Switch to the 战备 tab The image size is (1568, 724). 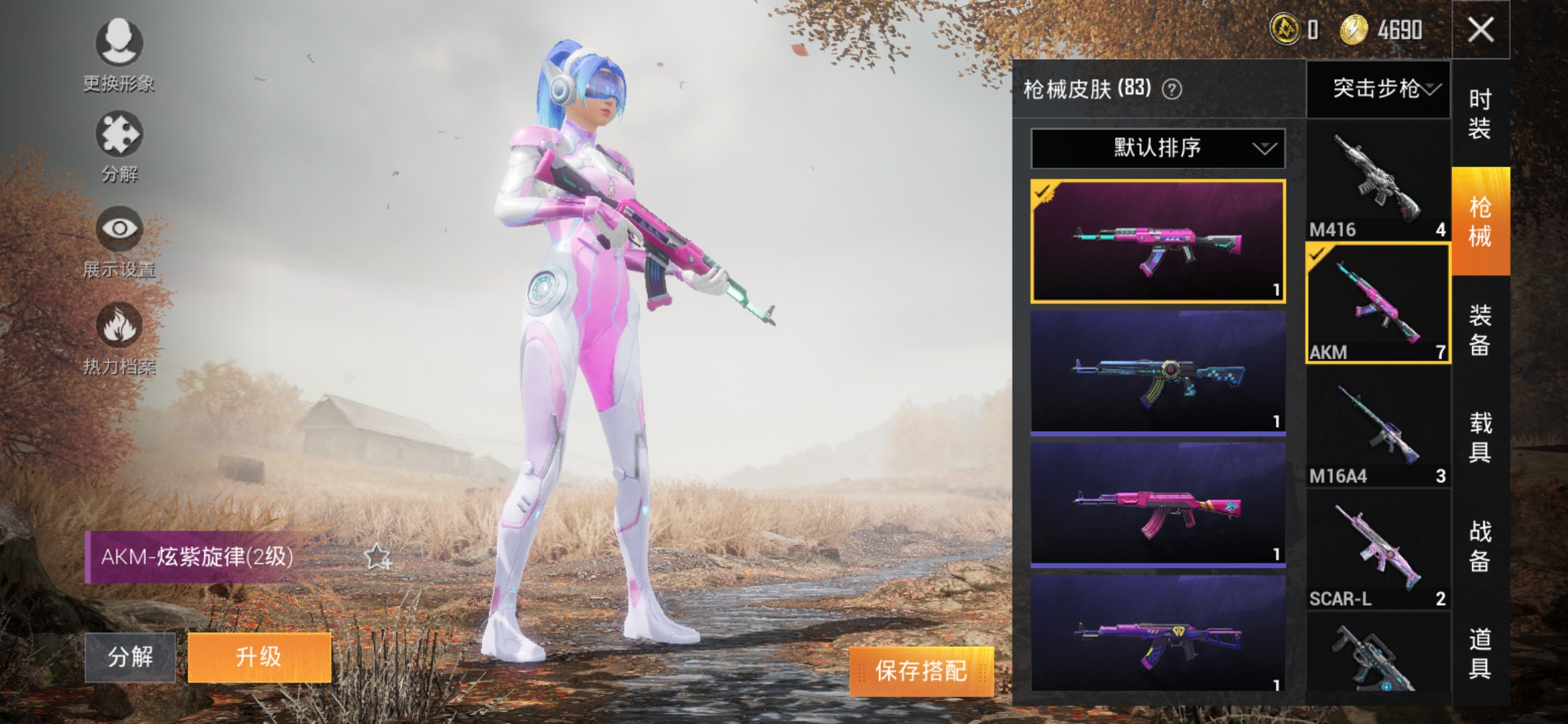coord(1480,546)
